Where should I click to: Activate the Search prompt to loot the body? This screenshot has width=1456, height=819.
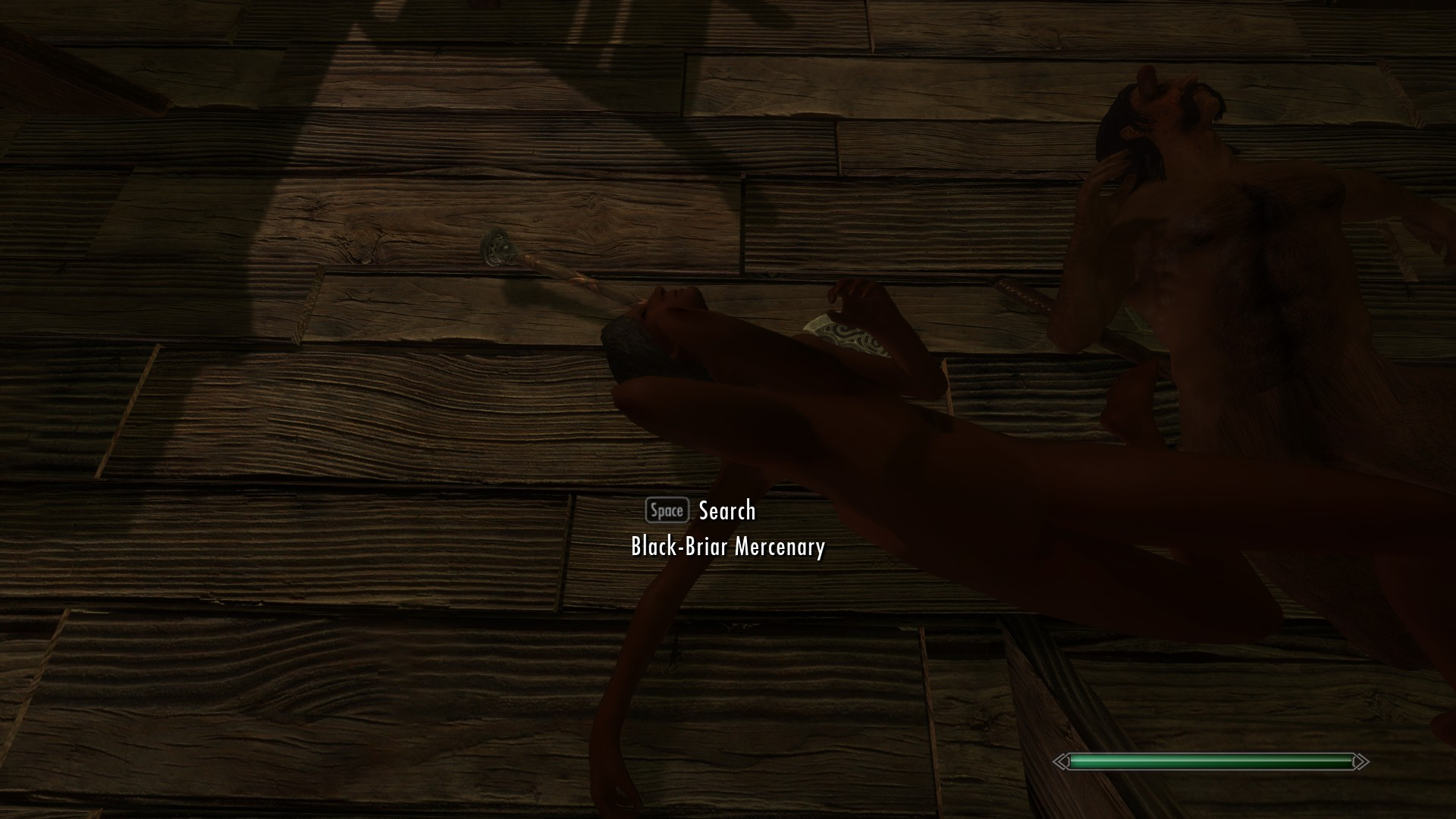(667, 511)
